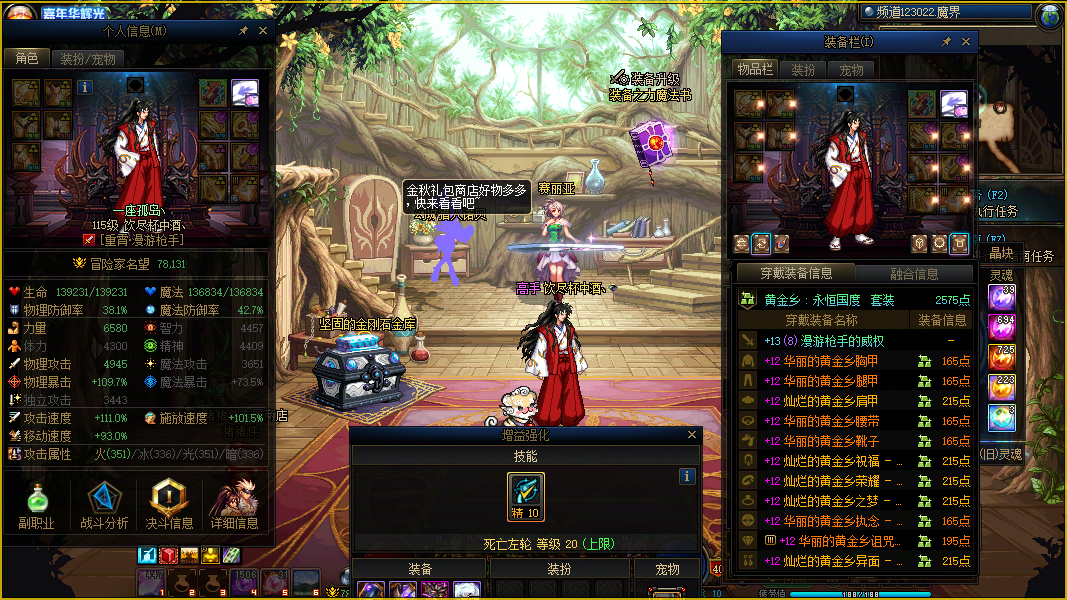Open the 副职业 sub-profession button
This screenshot has height=600, width=1067.
pos(35,505)
